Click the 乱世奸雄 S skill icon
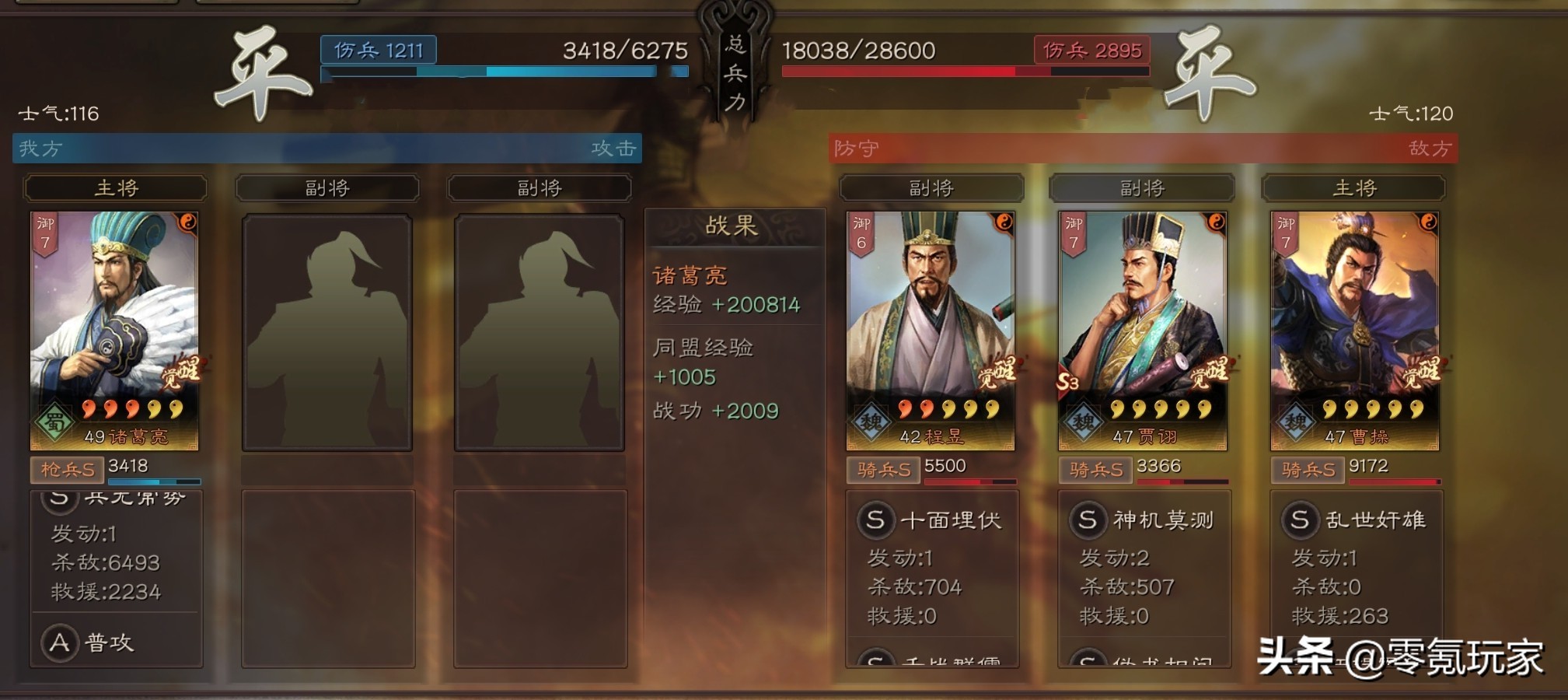Screen dimensions: 1568x700 pos(1300,521)
